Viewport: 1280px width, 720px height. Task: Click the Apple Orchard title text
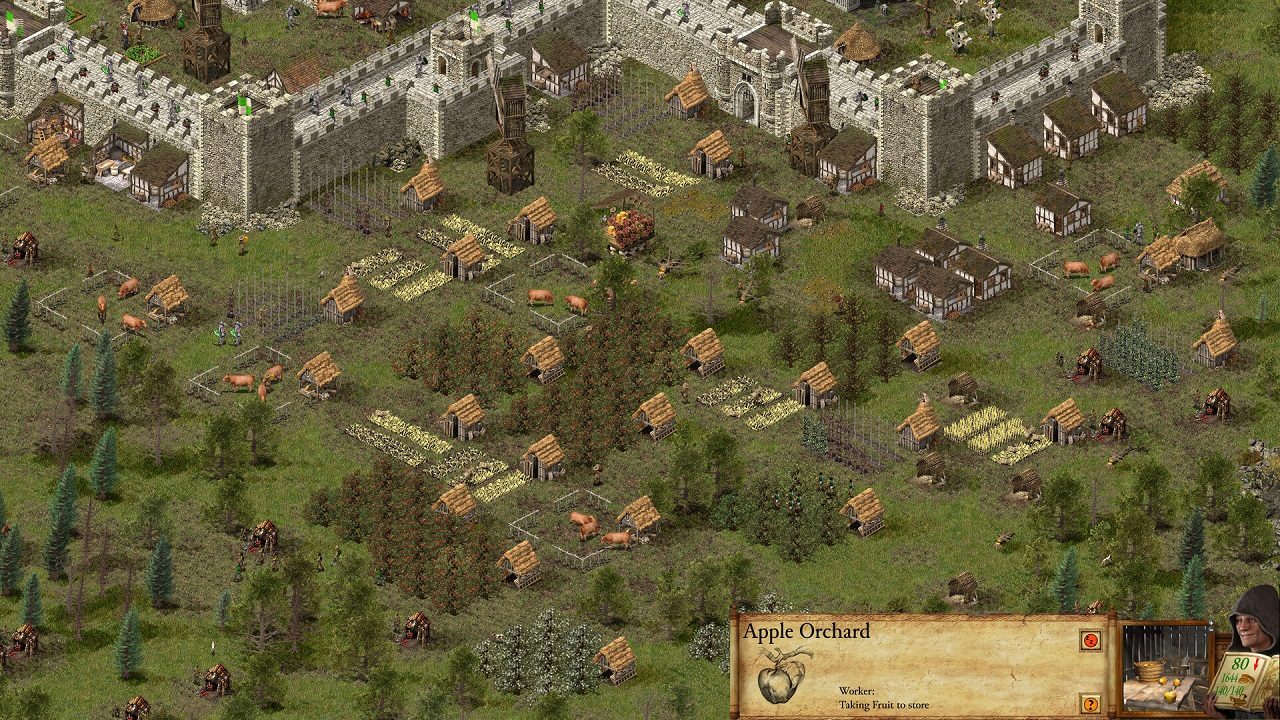[806, 631]
